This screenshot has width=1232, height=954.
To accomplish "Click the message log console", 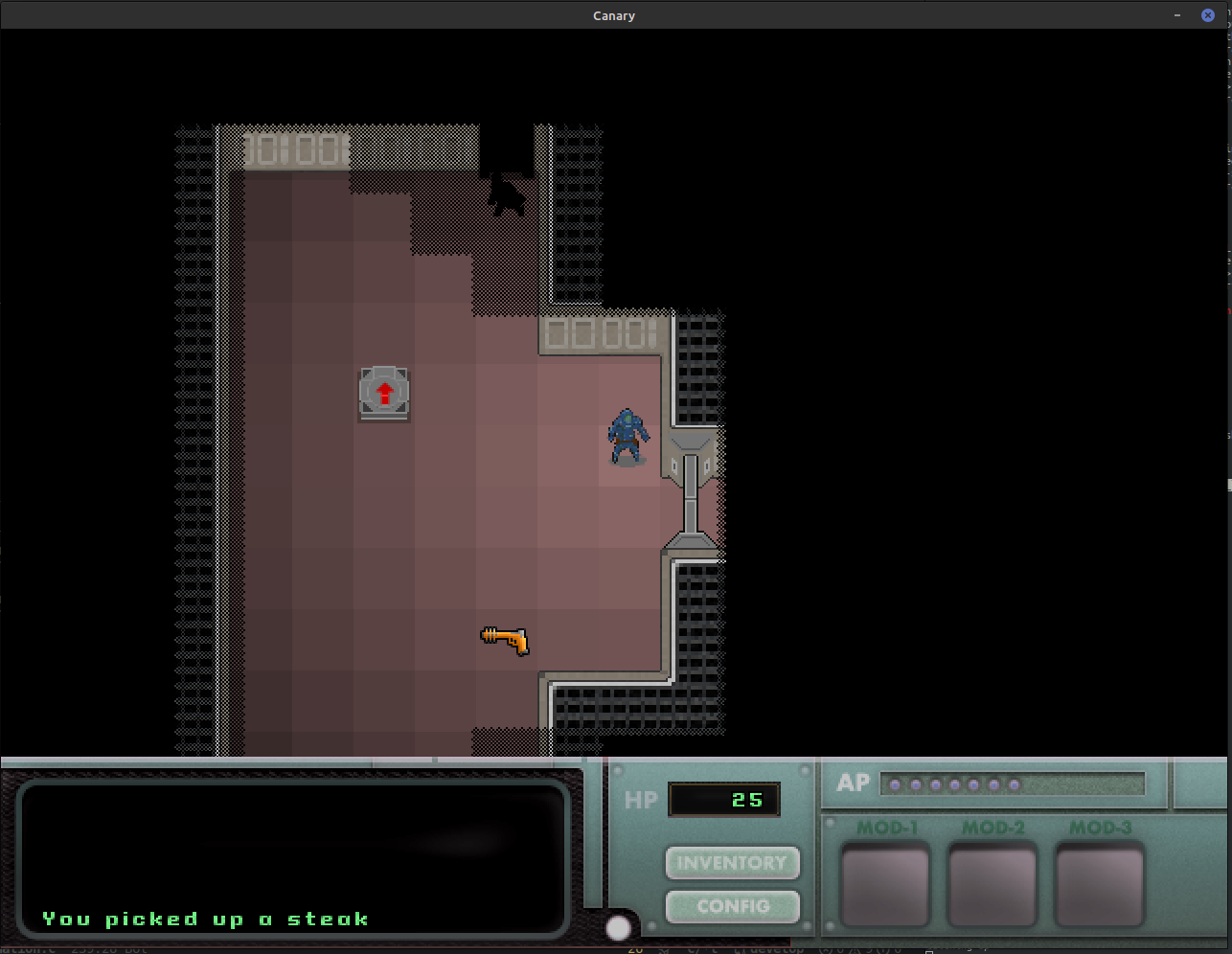I will click(293, 857).
